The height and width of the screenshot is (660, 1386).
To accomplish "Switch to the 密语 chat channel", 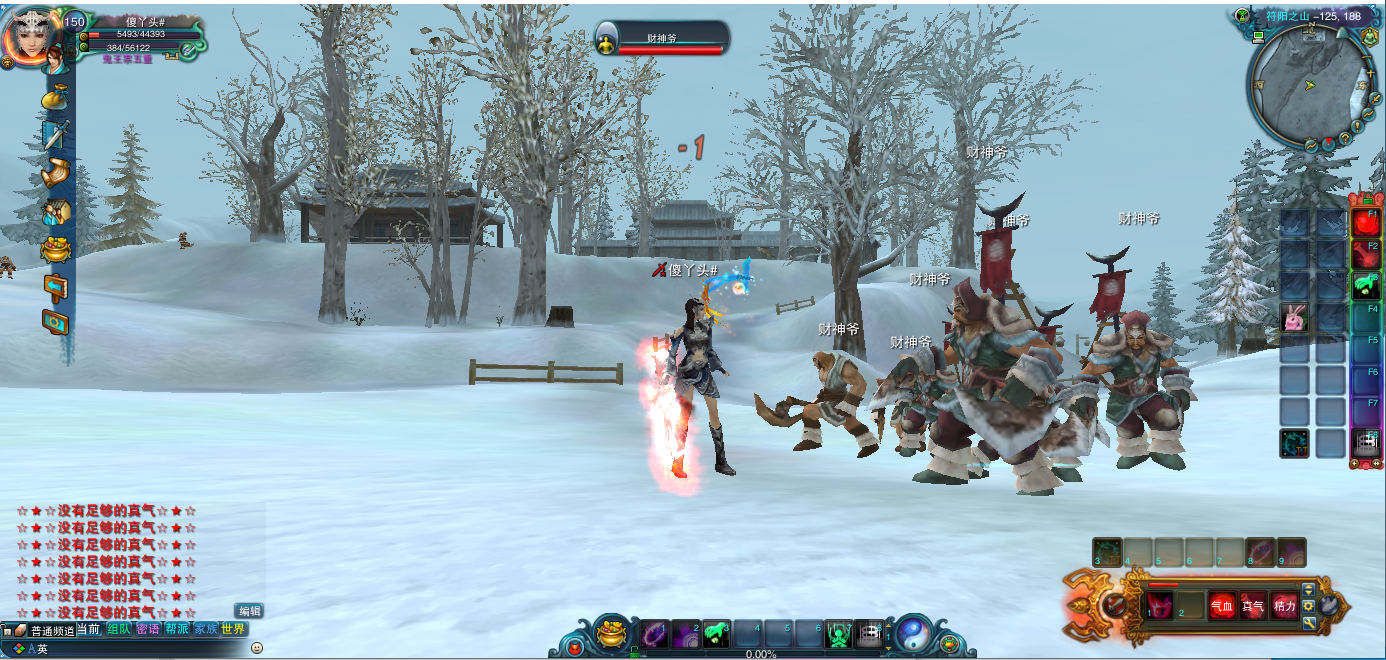I will 148,629.
